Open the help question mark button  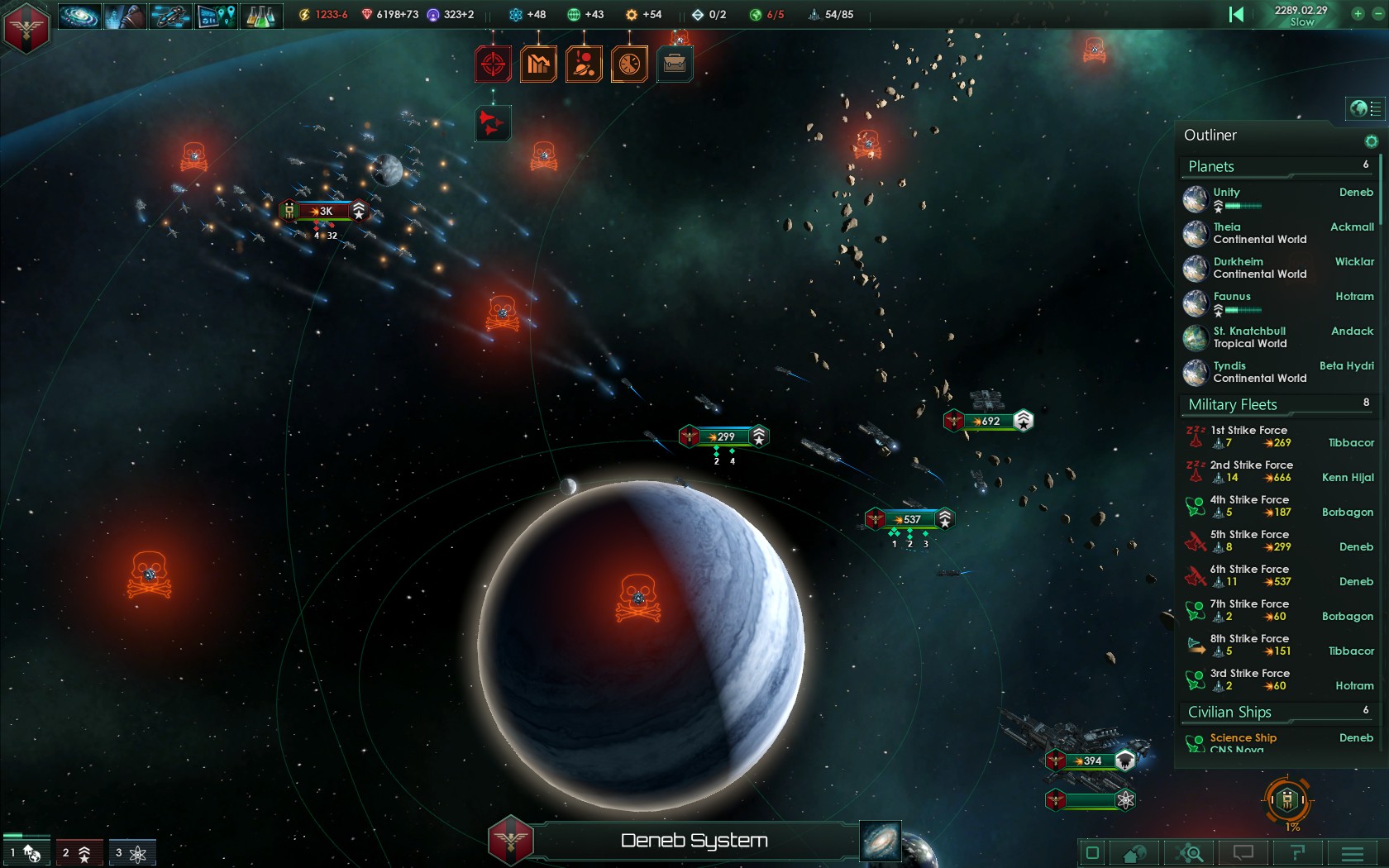click(1296, 853)
